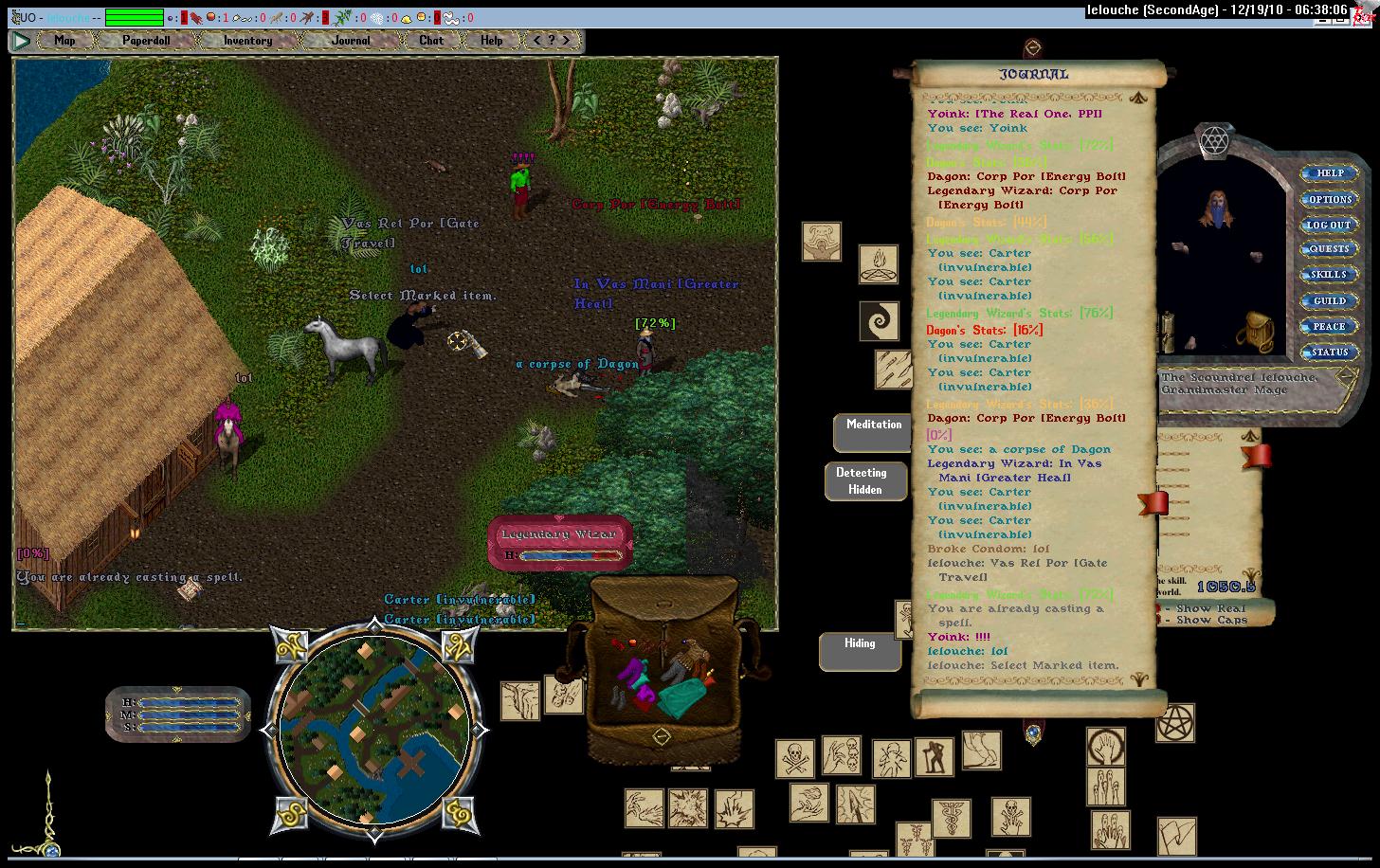
Task: Click the LOG OUT button
Action: 1329,225
